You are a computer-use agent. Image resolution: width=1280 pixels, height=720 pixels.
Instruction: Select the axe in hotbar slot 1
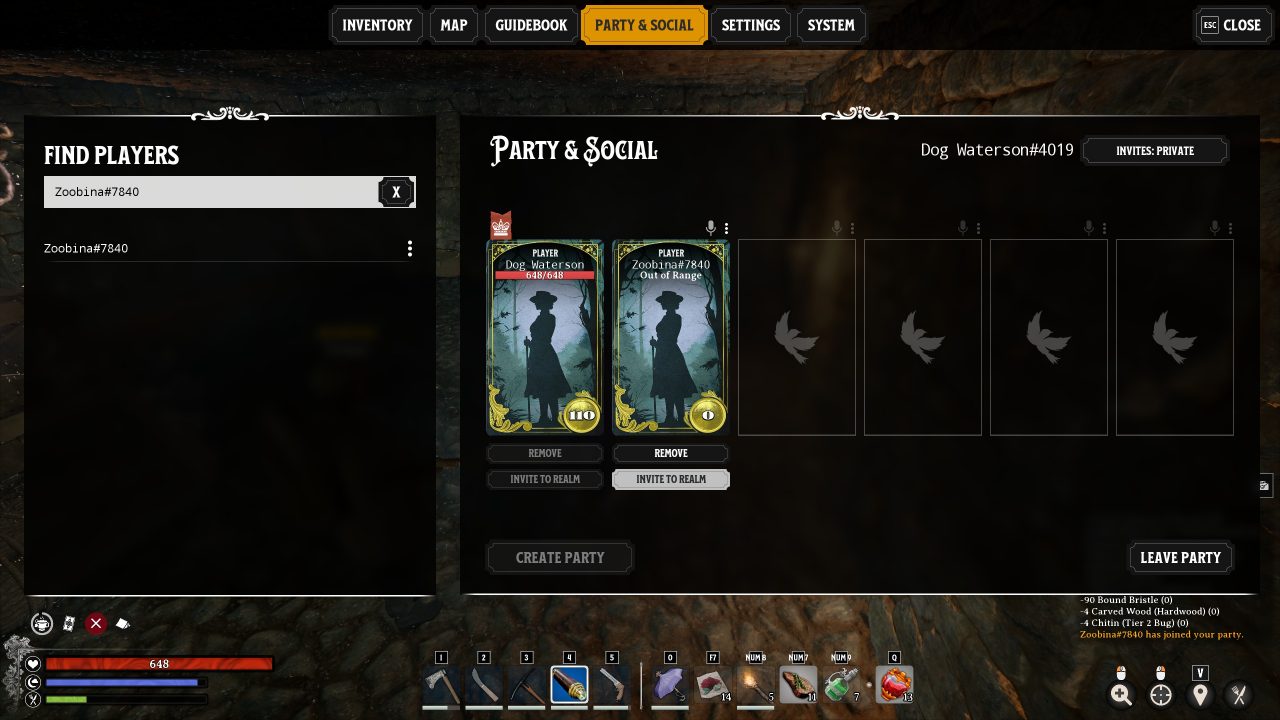441,685
